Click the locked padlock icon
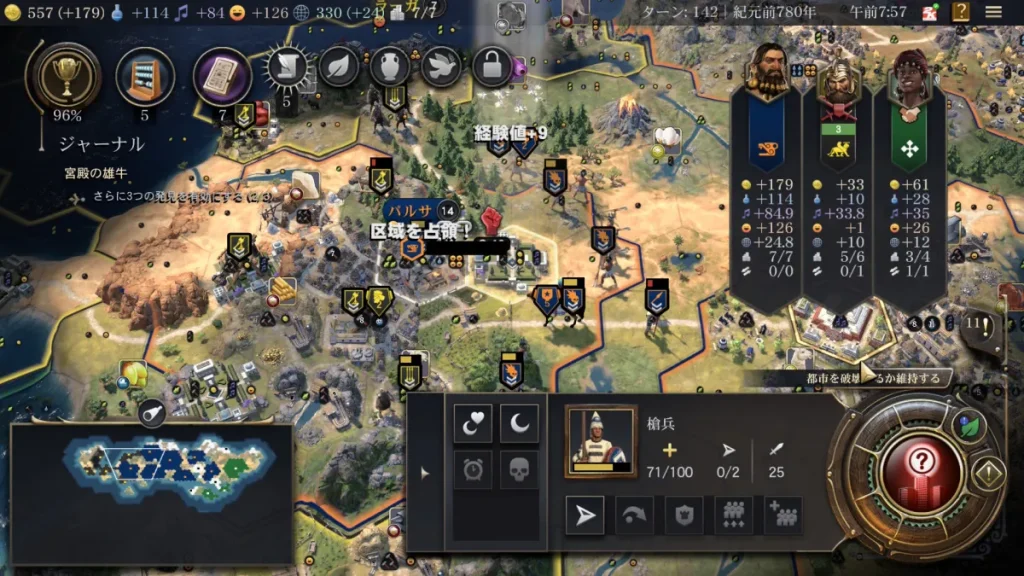1024x576 pixels. [x=492, y=66]
